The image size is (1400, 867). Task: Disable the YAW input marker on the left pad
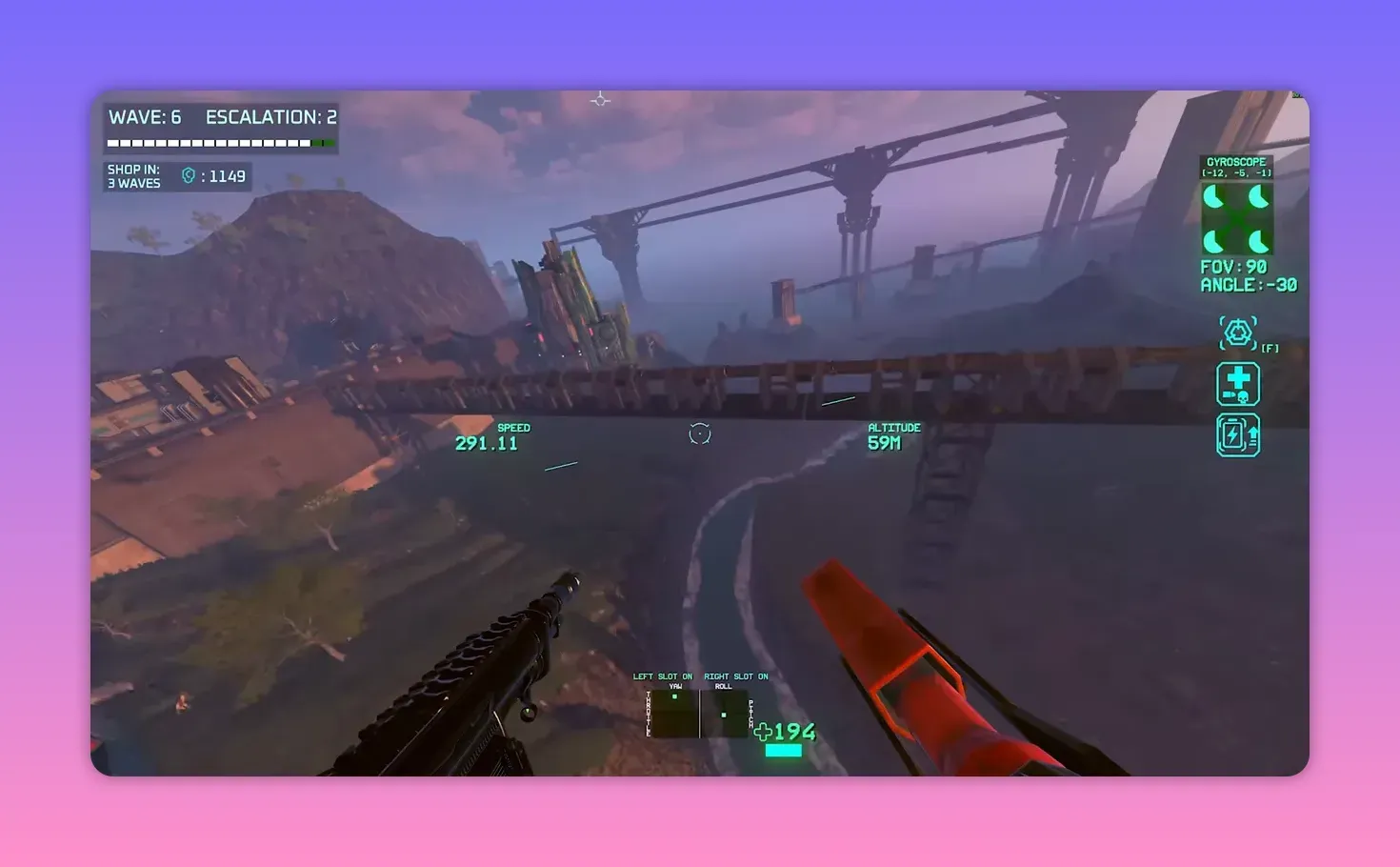point(676,697)
